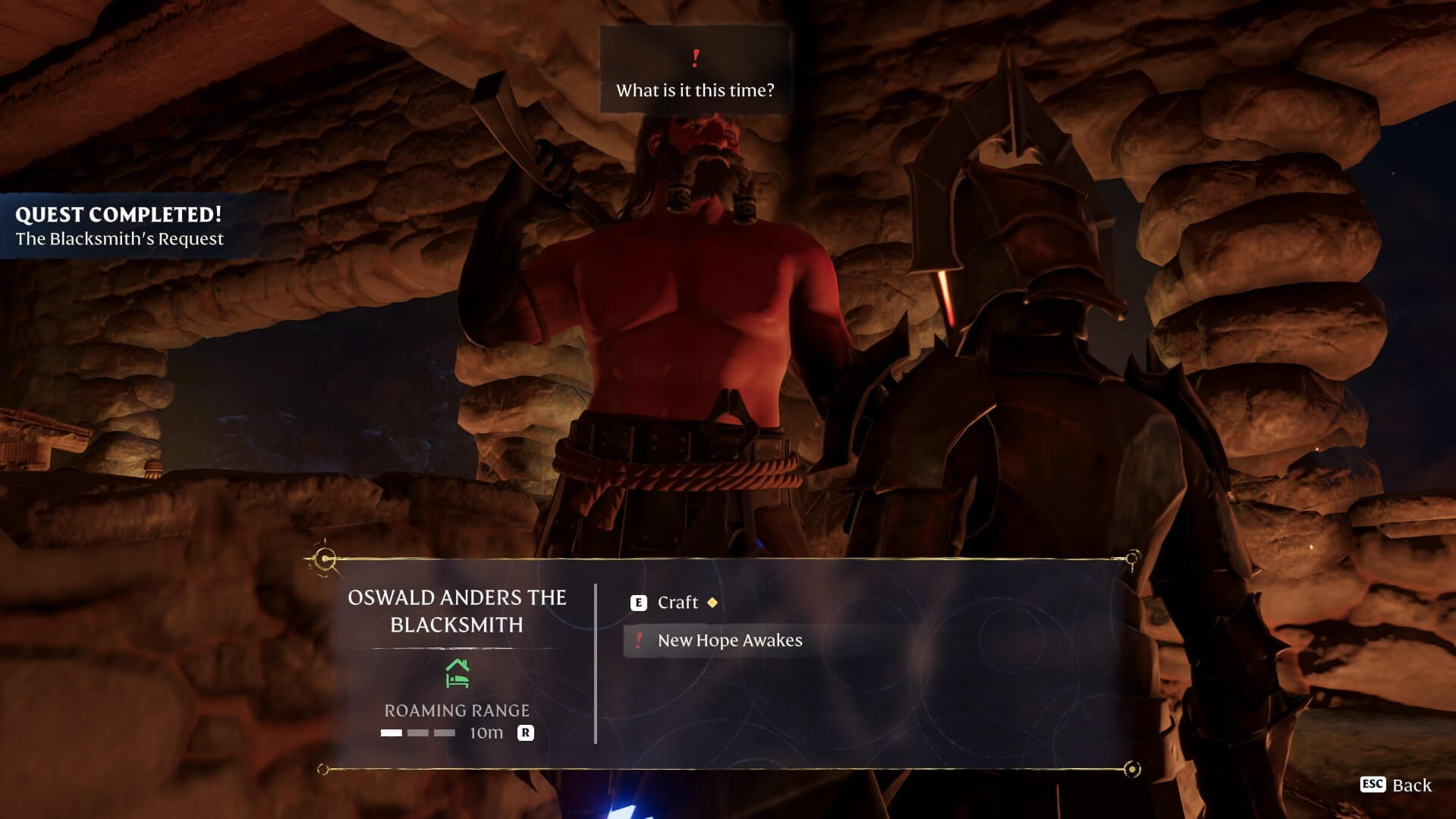The width and height of the screenshot is (1456, 819).
Task: Select the New Hope Awakes quest dialogue
Action: (x=729, y=641)
